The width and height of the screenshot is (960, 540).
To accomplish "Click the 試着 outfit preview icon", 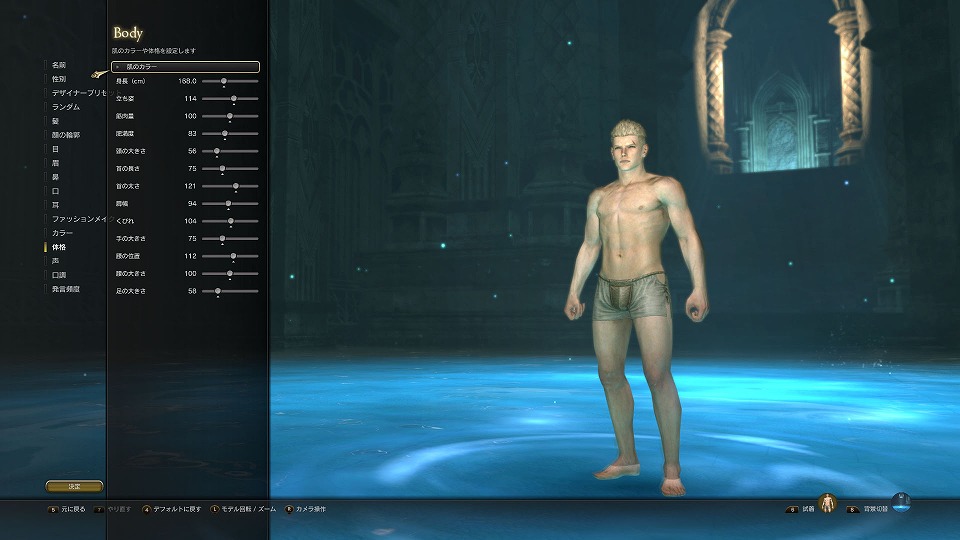I will (827, 504).
